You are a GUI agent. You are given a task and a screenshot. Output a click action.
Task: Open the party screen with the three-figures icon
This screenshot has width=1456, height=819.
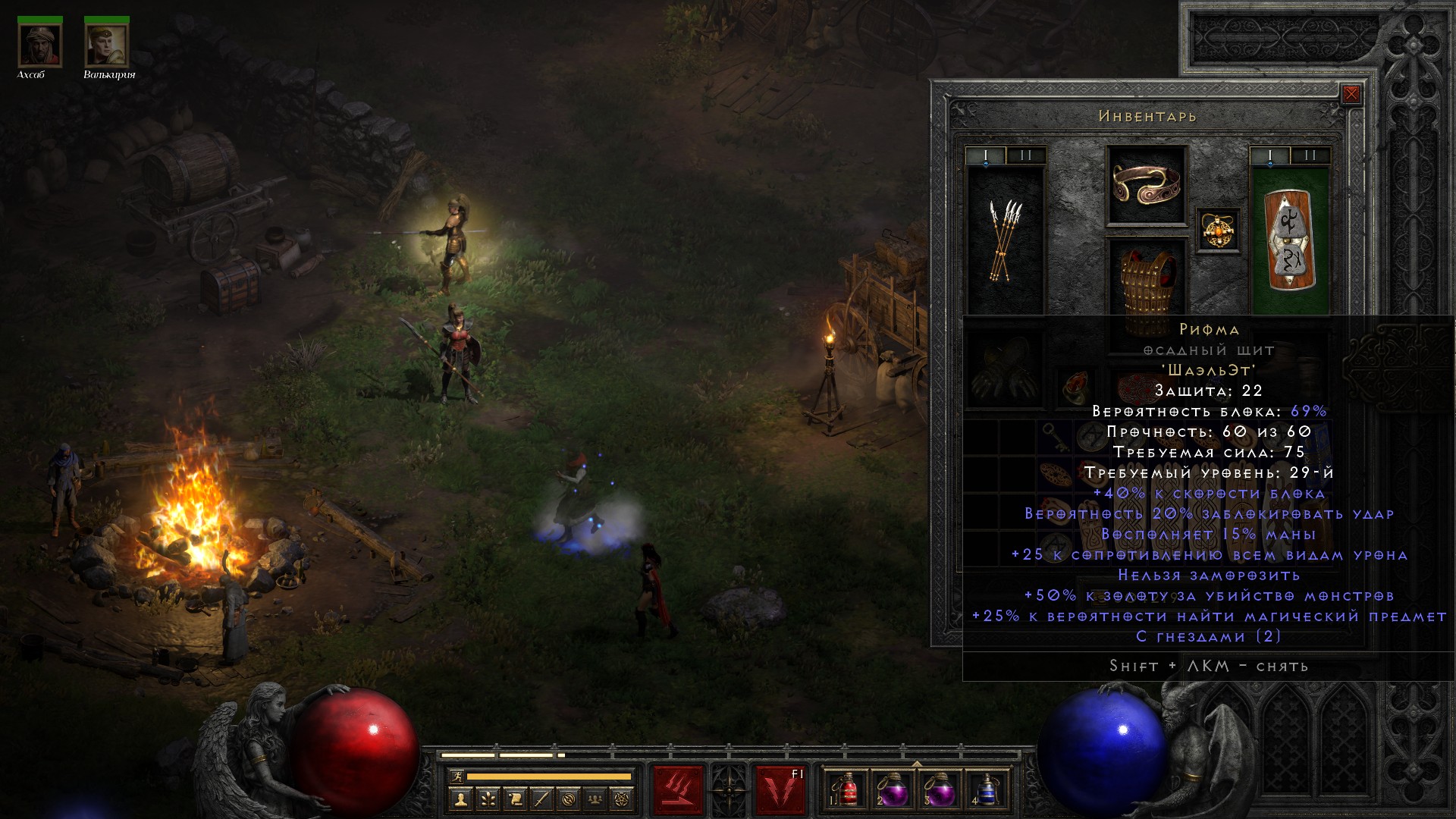point(595,799)
